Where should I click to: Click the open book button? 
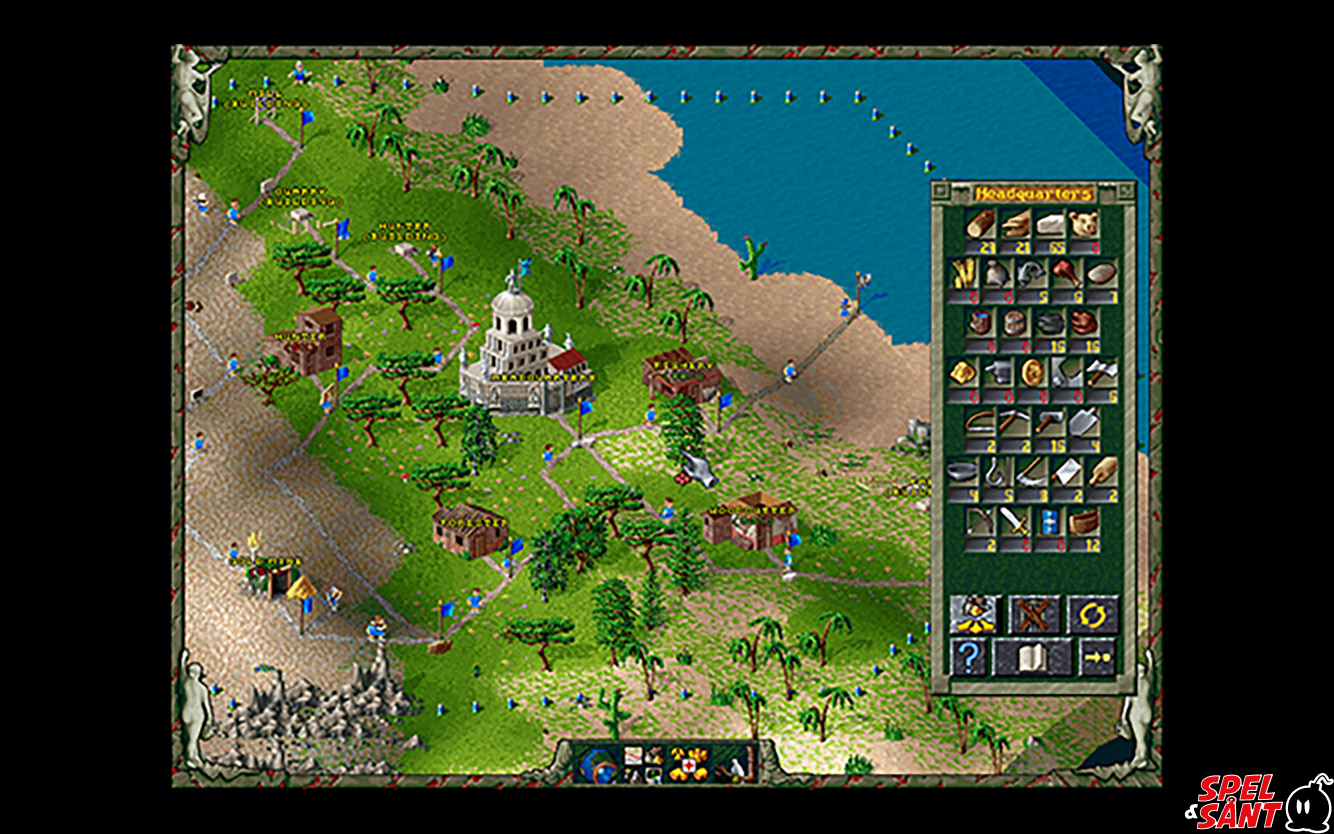coord(1032,657)
